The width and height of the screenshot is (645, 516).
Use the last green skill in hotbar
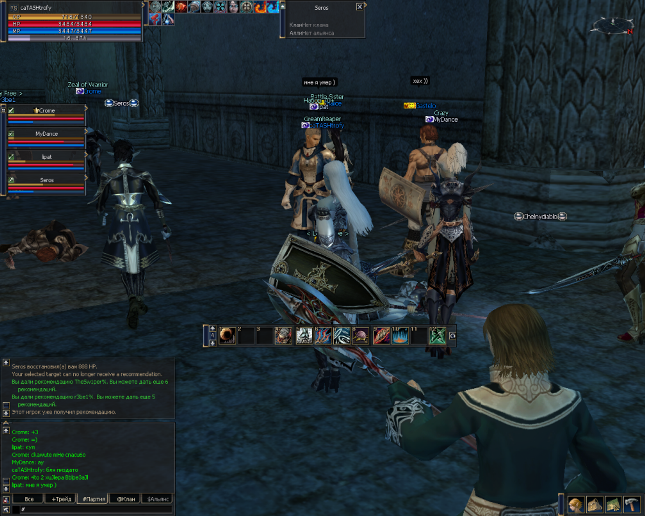click(437, 336)
